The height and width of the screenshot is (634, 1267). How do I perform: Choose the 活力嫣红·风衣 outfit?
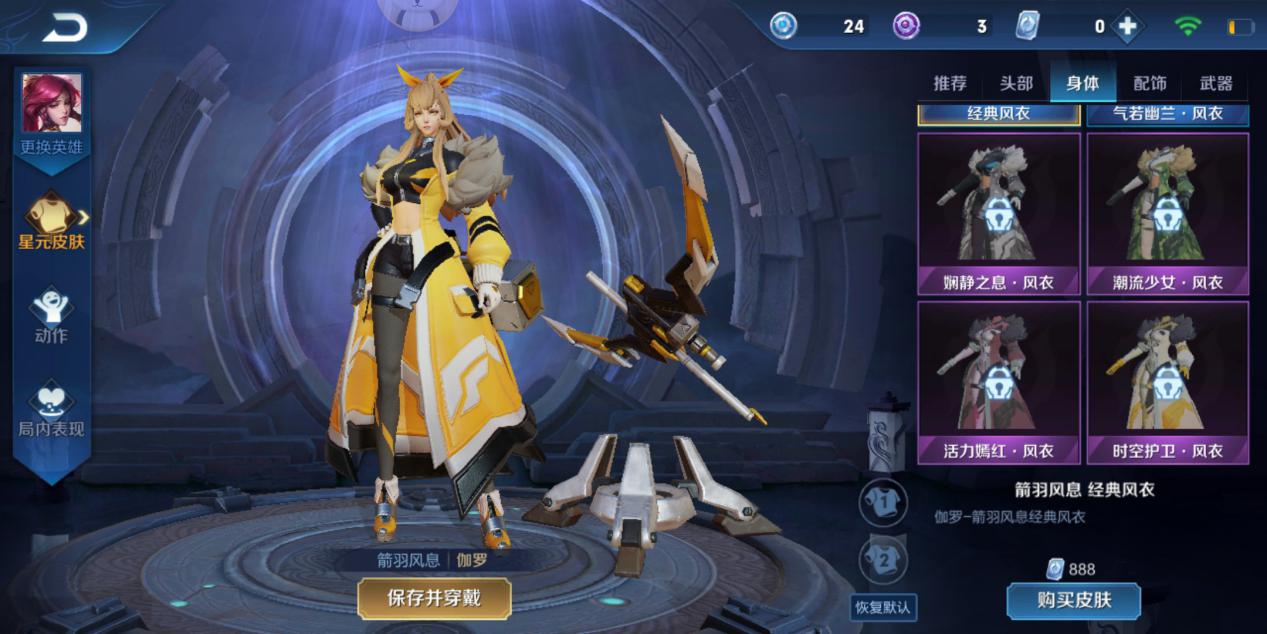coord(999,382)
